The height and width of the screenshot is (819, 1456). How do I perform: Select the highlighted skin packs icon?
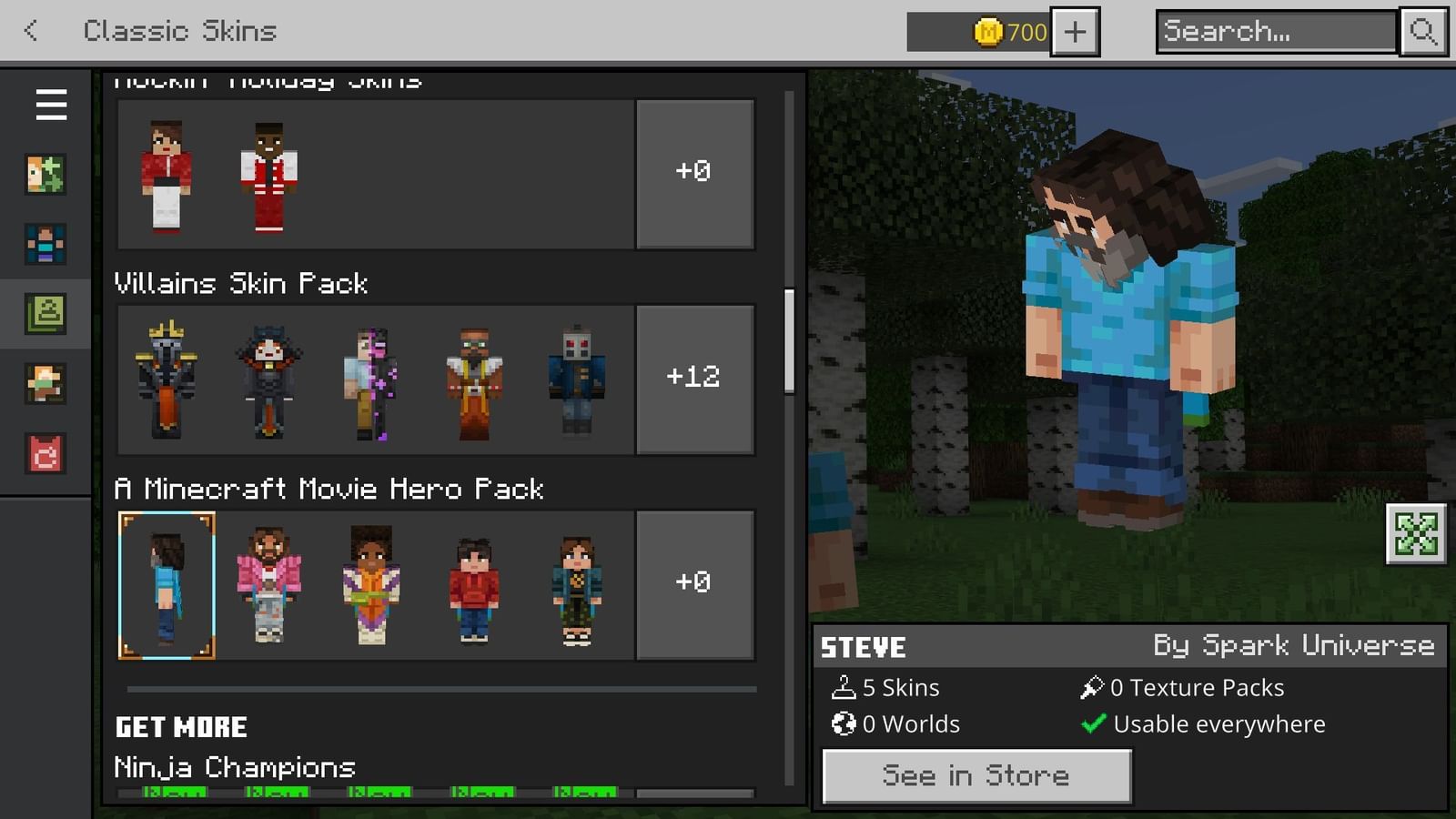[x=46, y=312]
